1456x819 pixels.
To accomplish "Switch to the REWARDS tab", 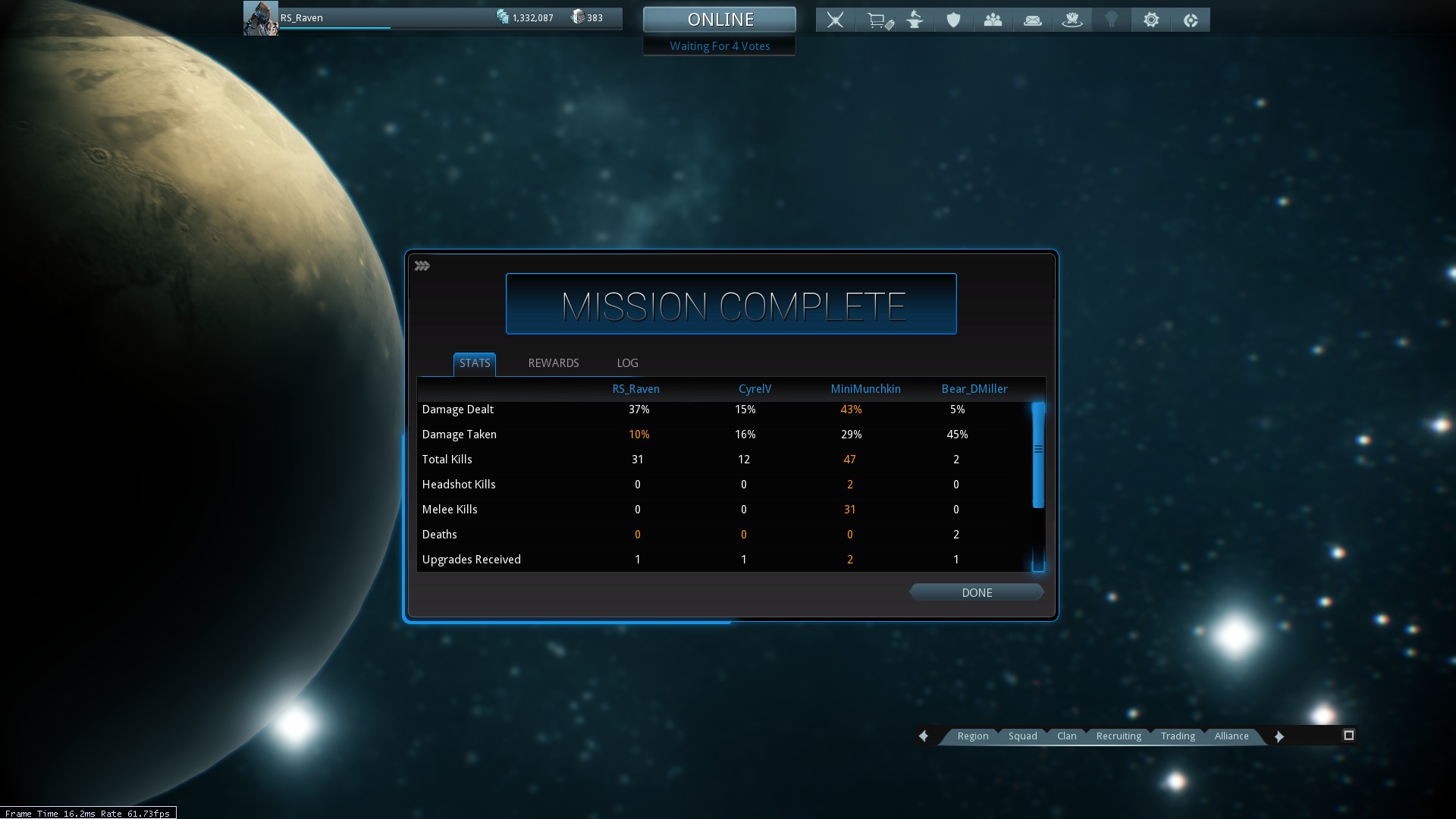I will pyautogui.click(x=554, y=363).
